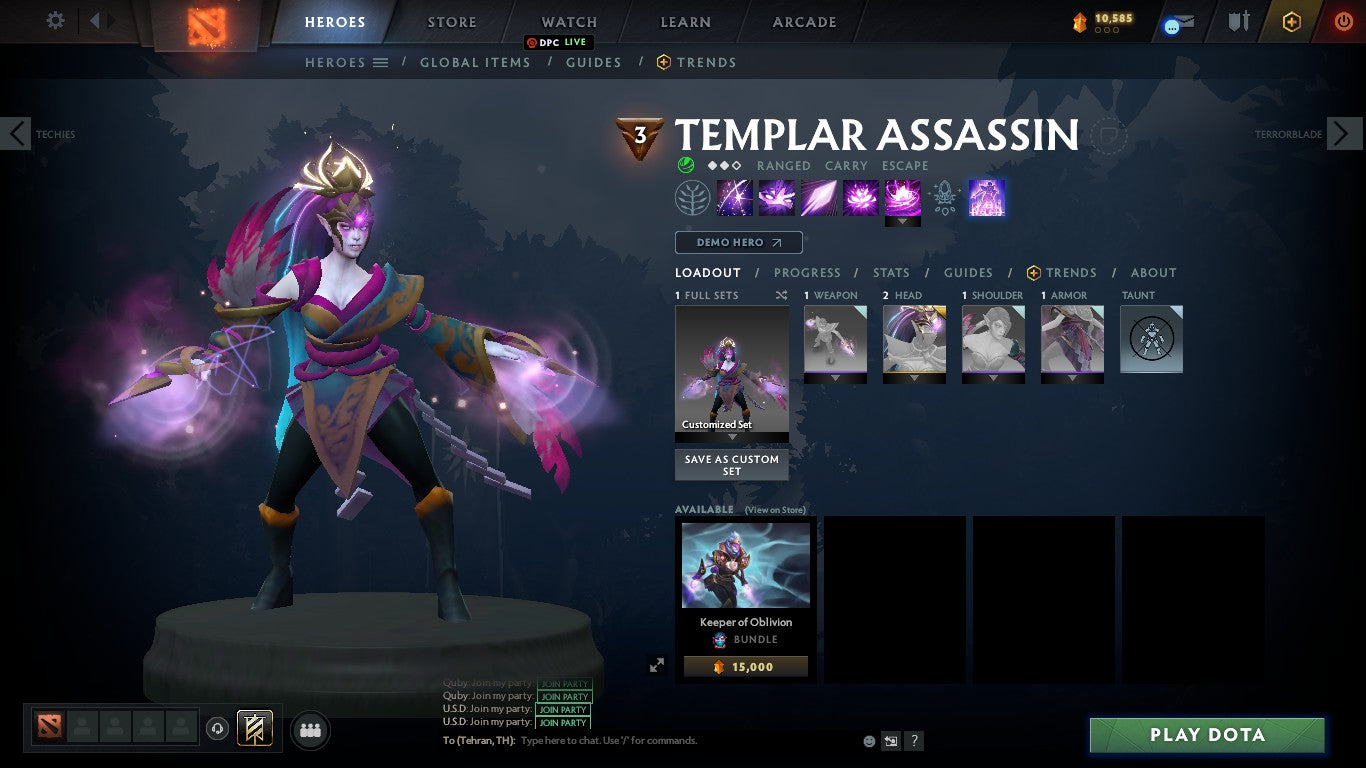
Task: Click the power button to exit Dota
Action: pyautogui.click(x=1345, y=20)
